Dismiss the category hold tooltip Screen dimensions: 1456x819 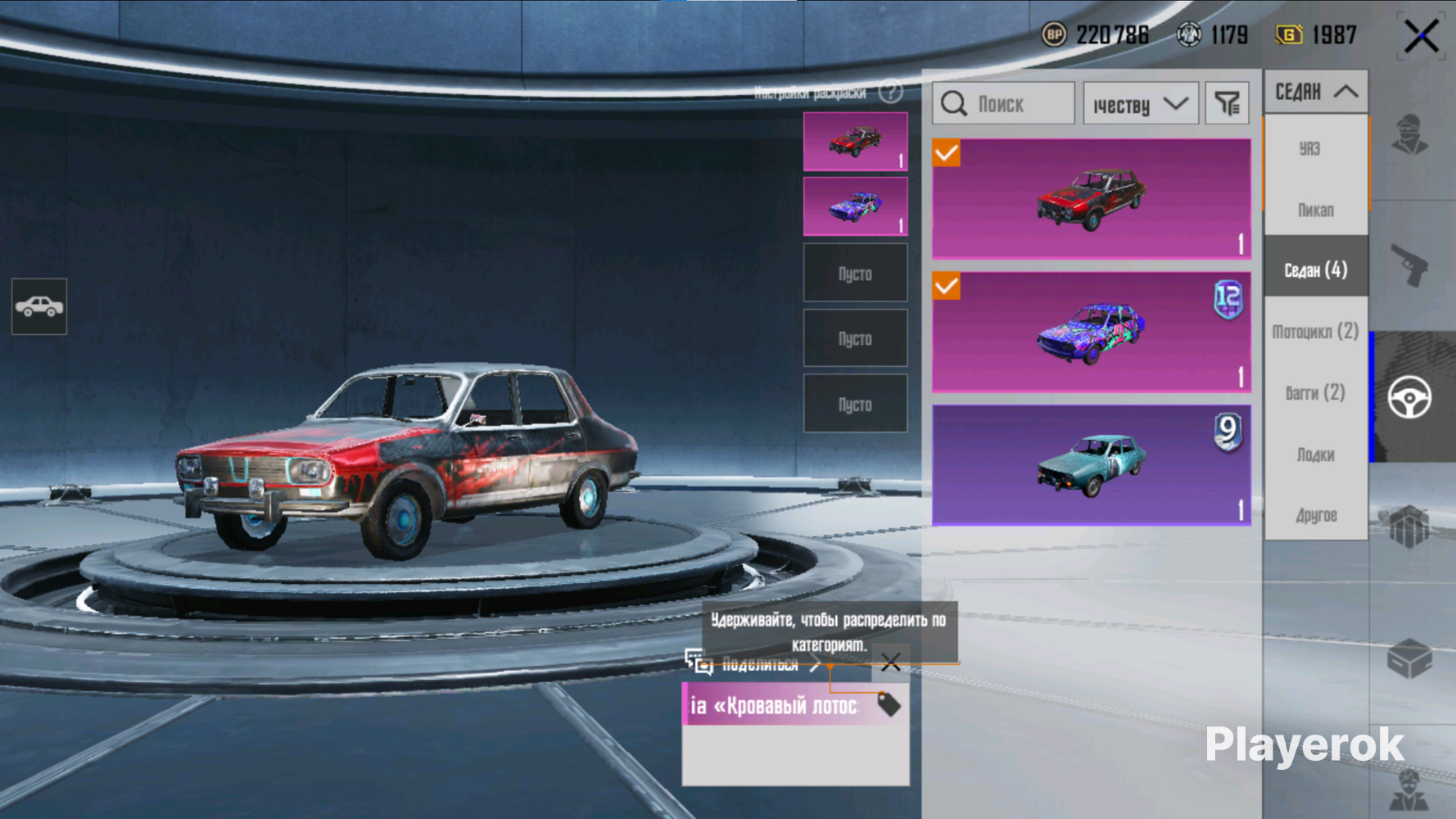pos(890,663)
